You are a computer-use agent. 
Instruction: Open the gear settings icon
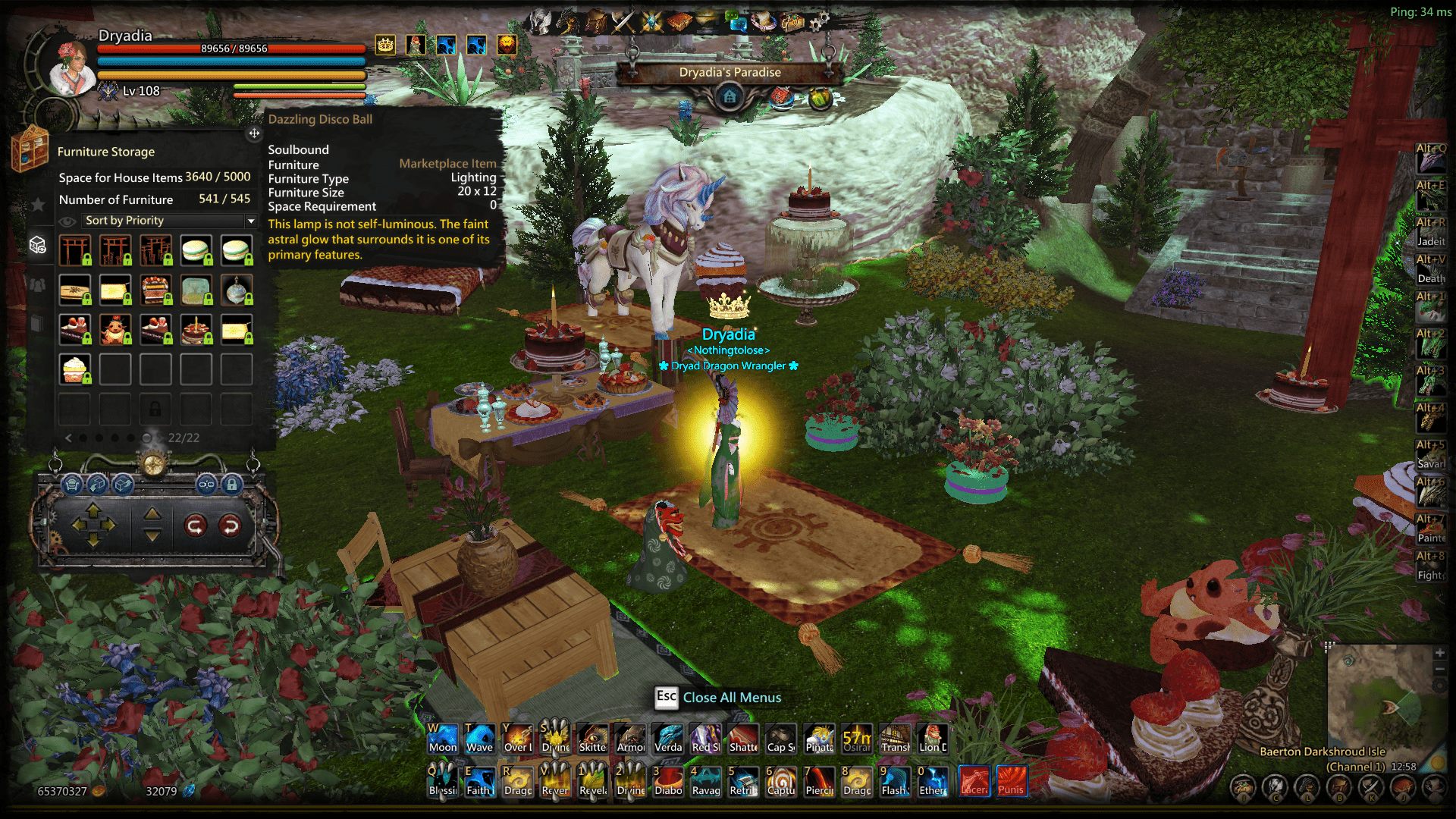pos(818,21)
